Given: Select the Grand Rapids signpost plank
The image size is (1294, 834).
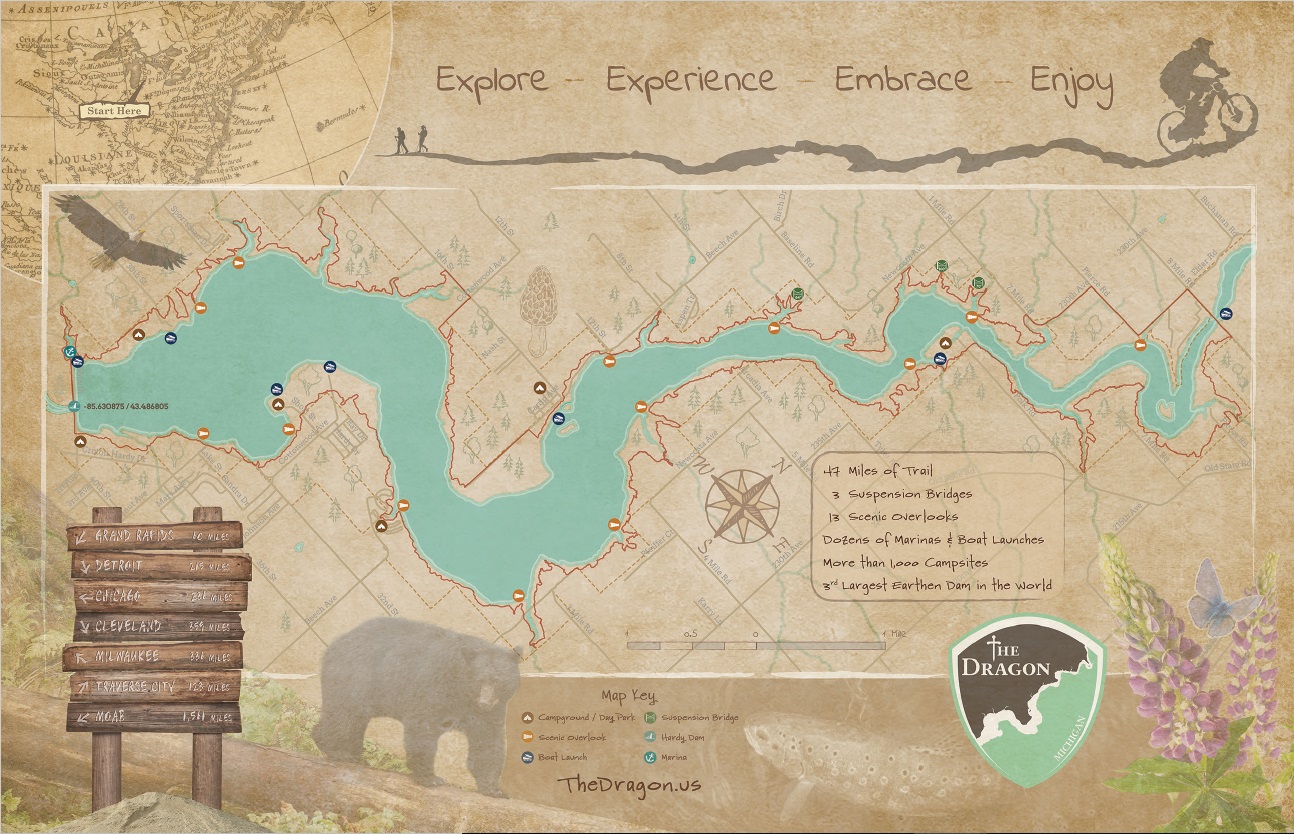Looking at the screenshot, I should (x=155, y=535).
